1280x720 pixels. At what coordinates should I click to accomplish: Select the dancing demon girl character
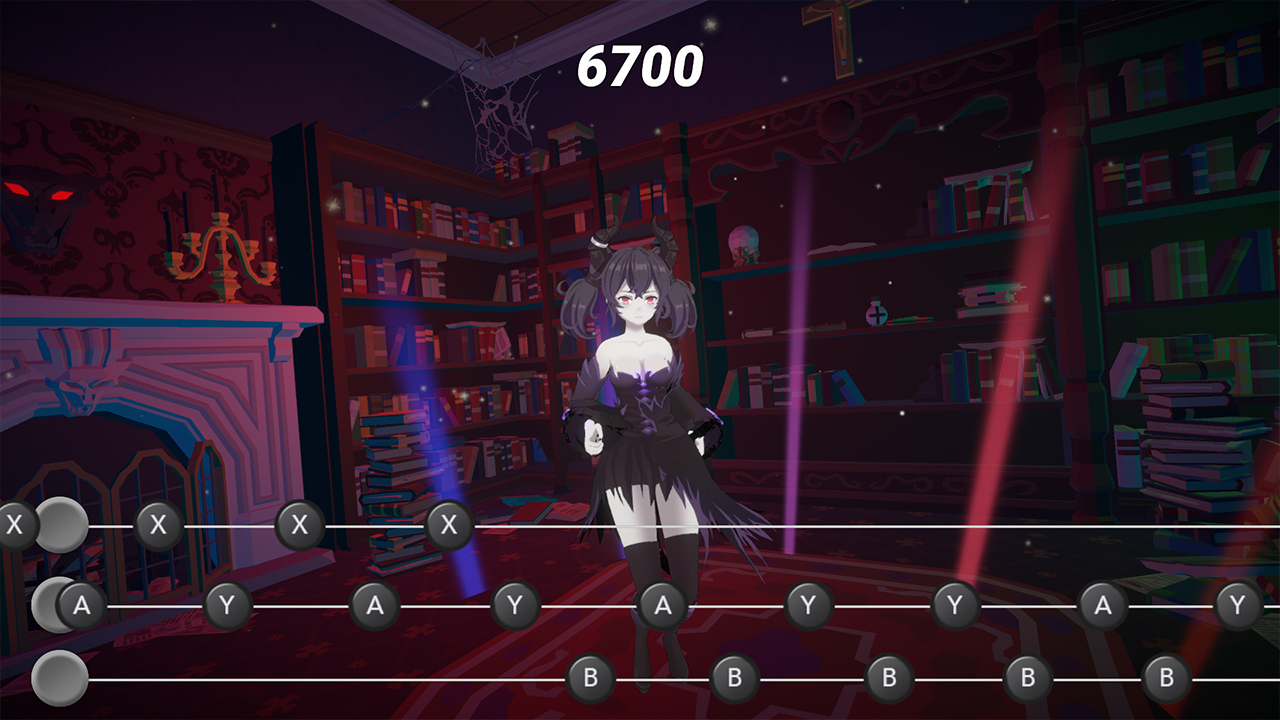(640, 400)
